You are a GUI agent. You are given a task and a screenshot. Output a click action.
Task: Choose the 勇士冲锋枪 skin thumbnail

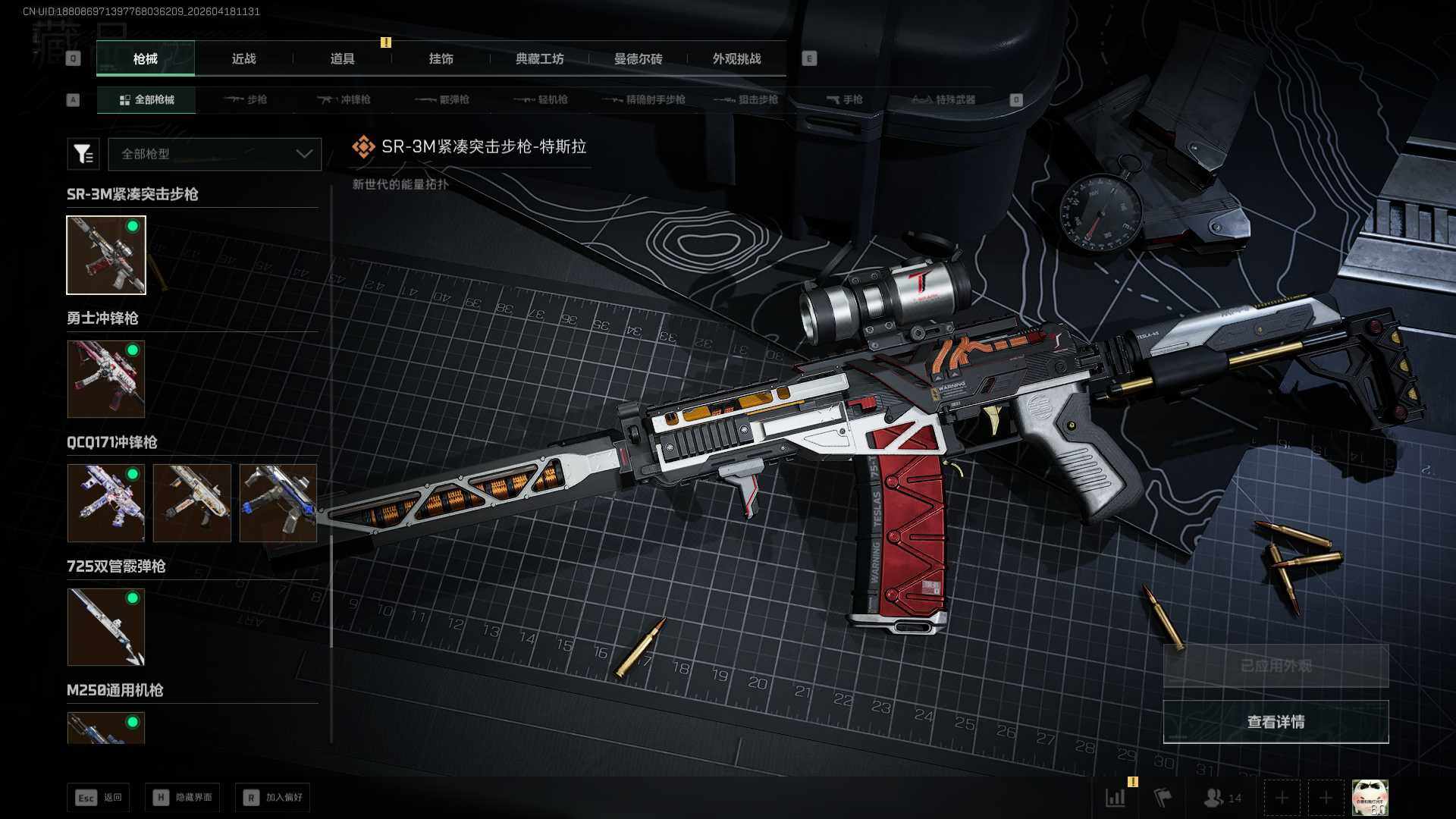coord(106,378)
